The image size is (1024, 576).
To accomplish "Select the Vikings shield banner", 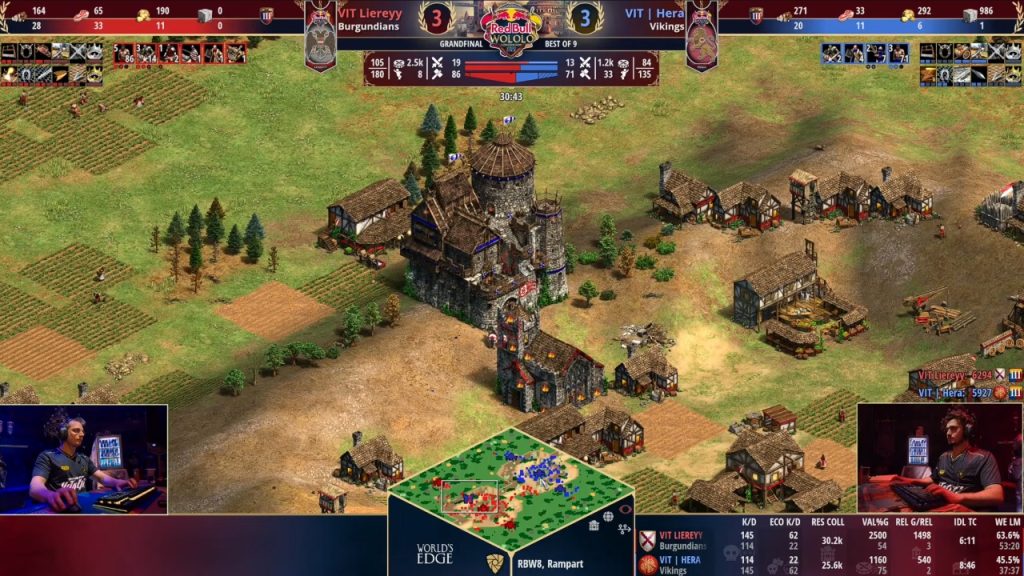I will (701, 38).
